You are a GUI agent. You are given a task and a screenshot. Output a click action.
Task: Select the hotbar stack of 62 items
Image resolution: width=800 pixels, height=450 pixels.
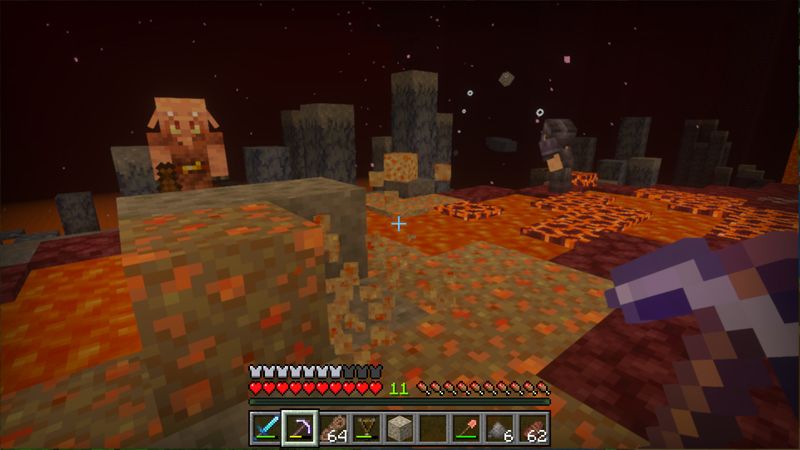tap(535, 429)
